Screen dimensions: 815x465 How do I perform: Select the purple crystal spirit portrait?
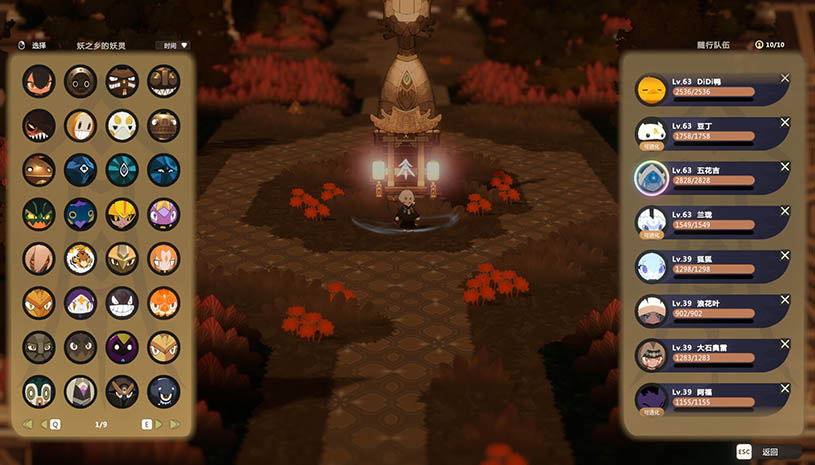164,213
